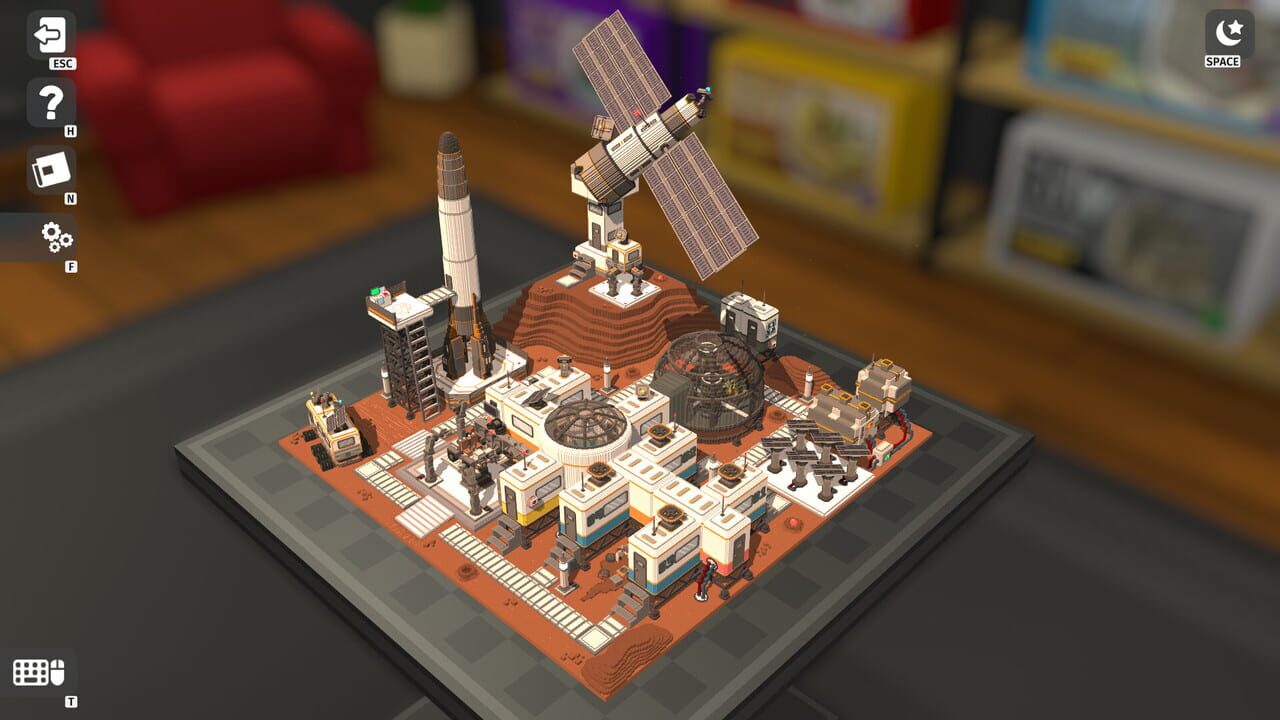The width and height of the screenshot is (1280, 720).
Task: Open the help question mark icon
Action: (x=52, y=103)
